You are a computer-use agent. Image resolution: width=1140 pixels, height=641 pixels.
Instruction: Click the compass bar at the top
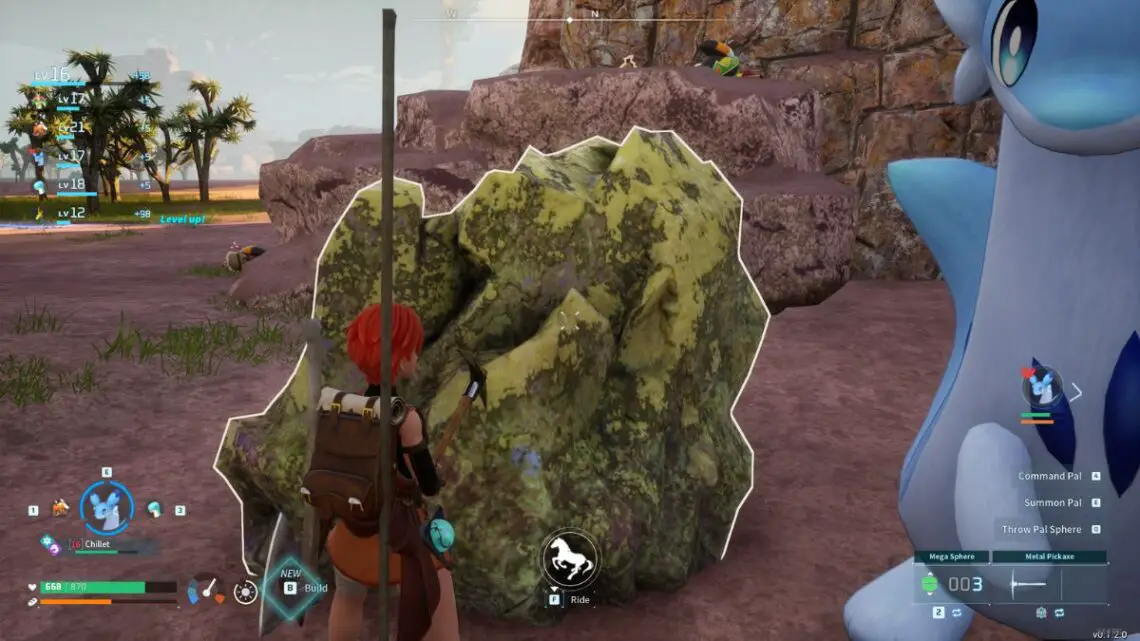point(569,18)
